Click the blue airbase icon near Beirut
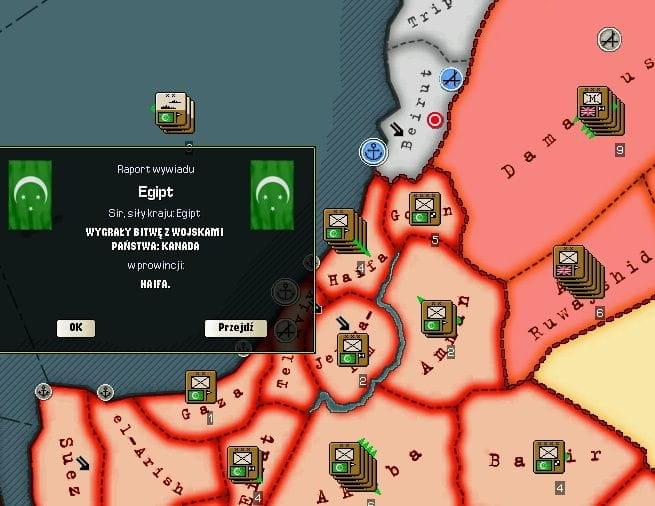The image size is (655, 506). click(453, 78)
